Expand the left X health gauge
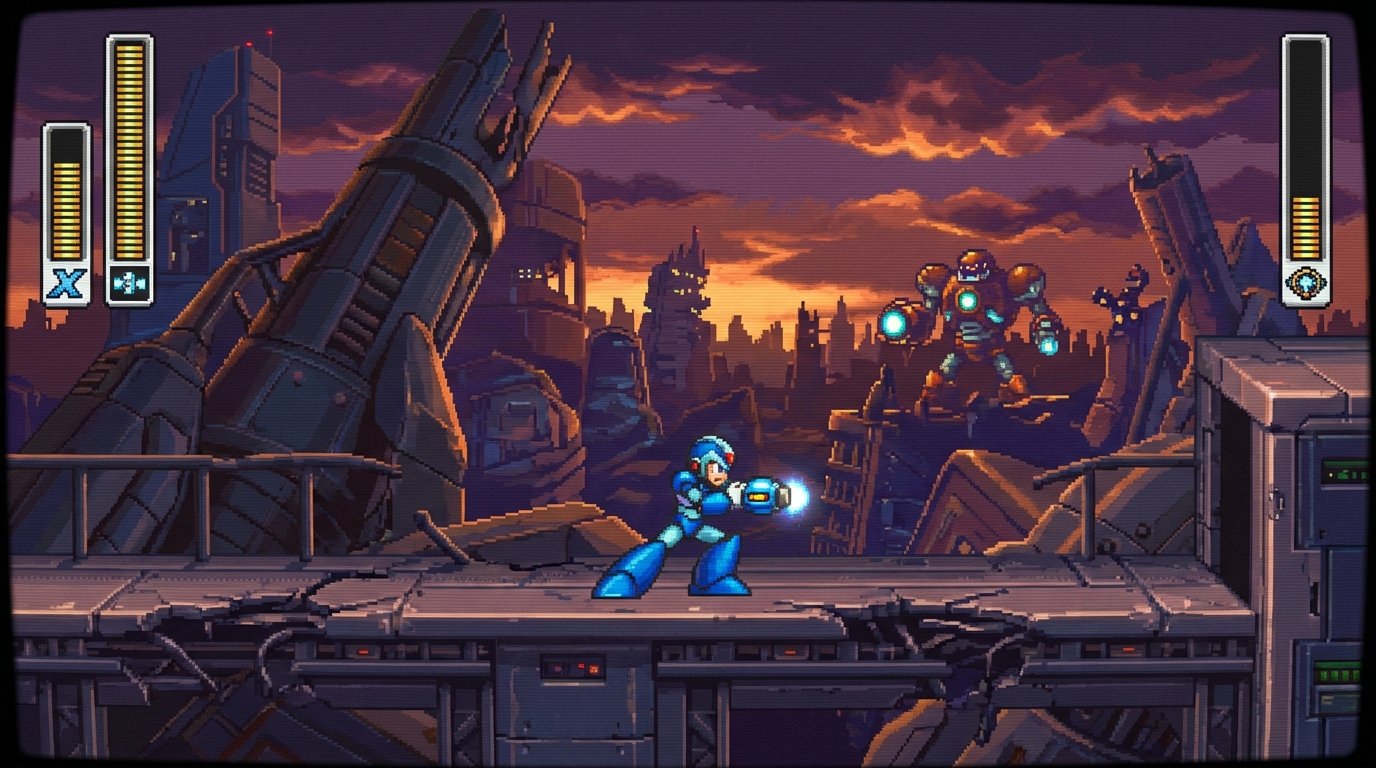1376x768 pixels. coord(64,195)
